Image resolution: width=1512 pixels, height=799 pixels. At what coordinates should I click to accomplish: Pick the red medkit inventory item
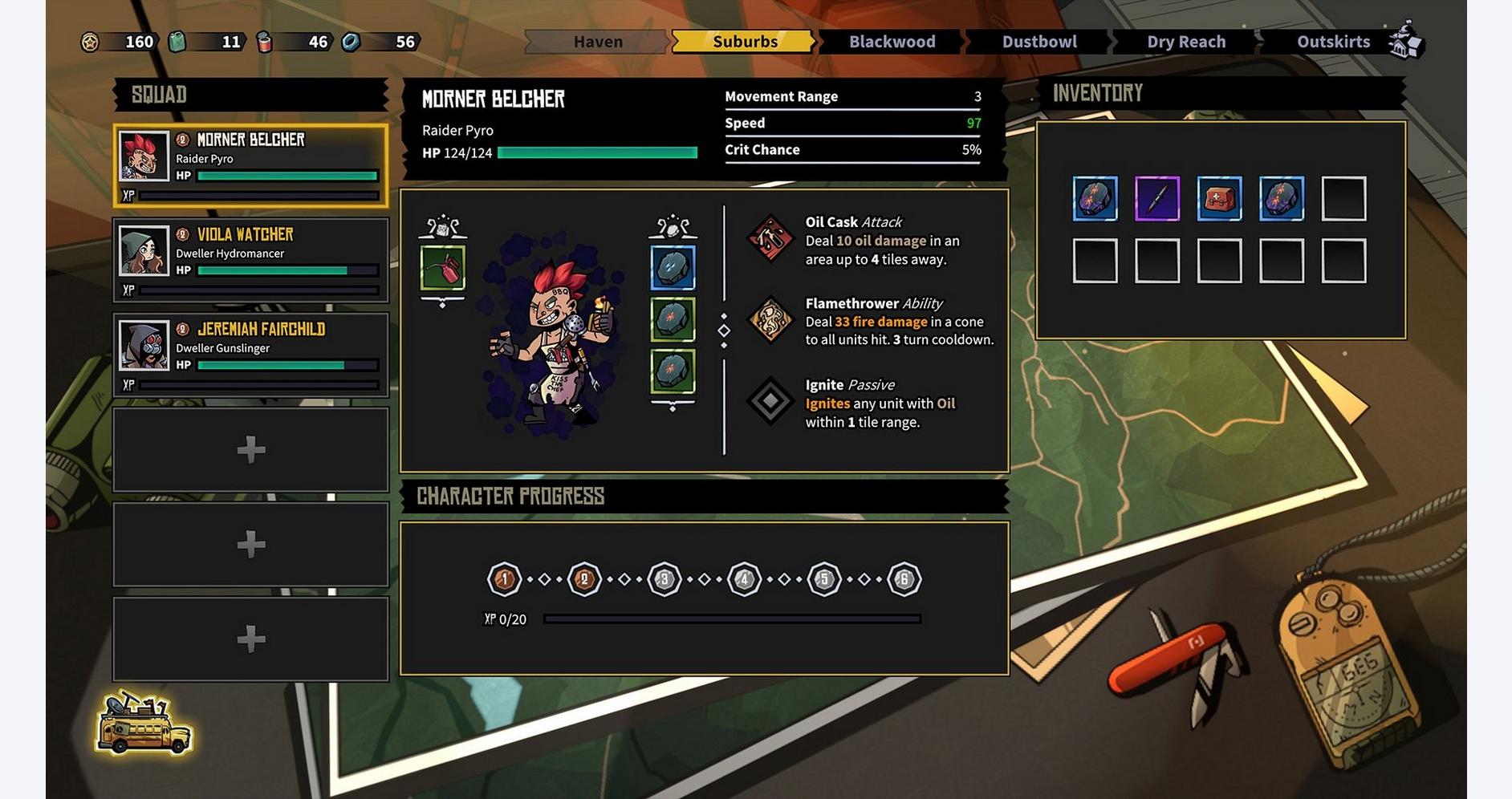1219,198
